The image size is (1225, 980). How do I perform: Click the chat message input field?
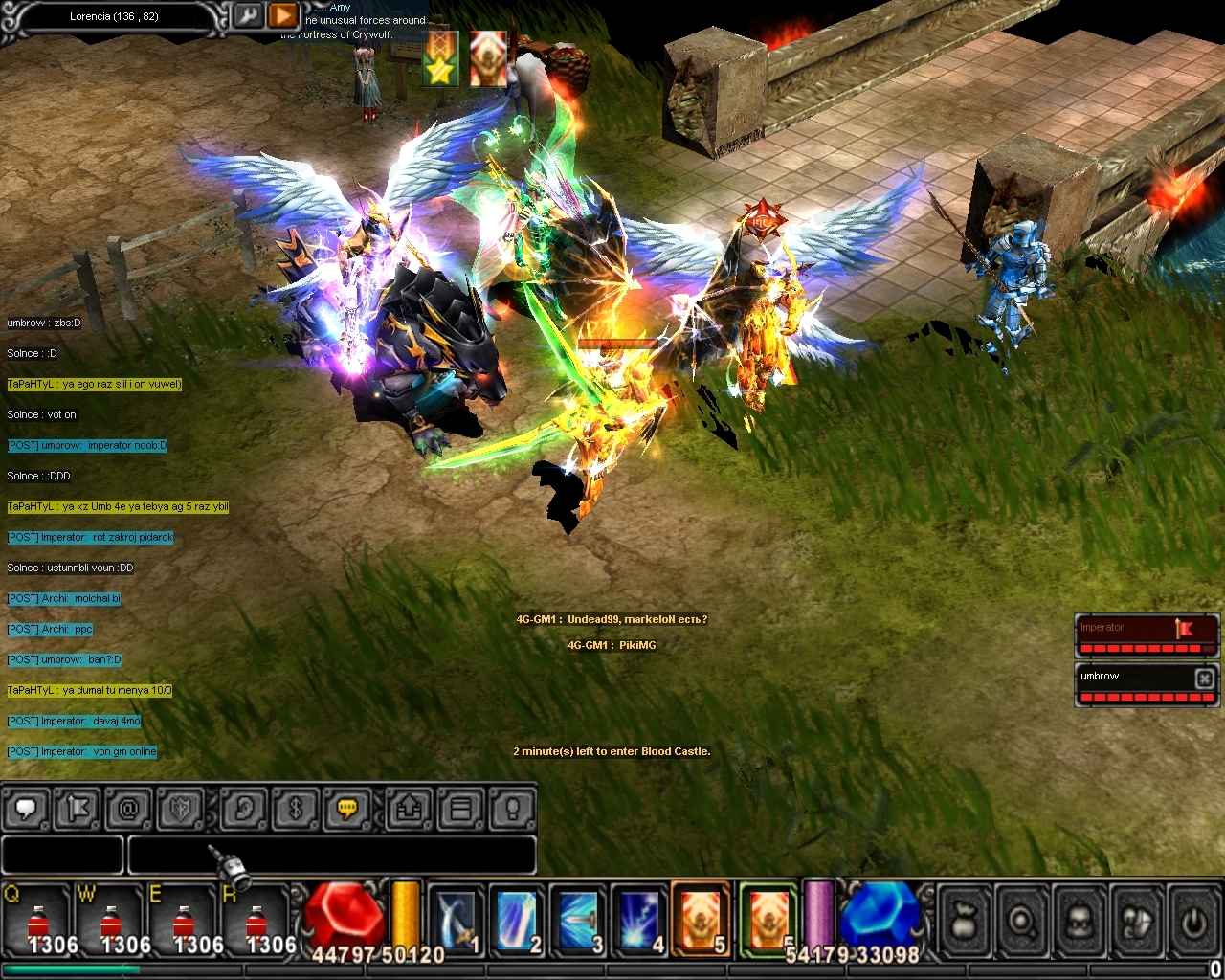[x=331, y=855]
